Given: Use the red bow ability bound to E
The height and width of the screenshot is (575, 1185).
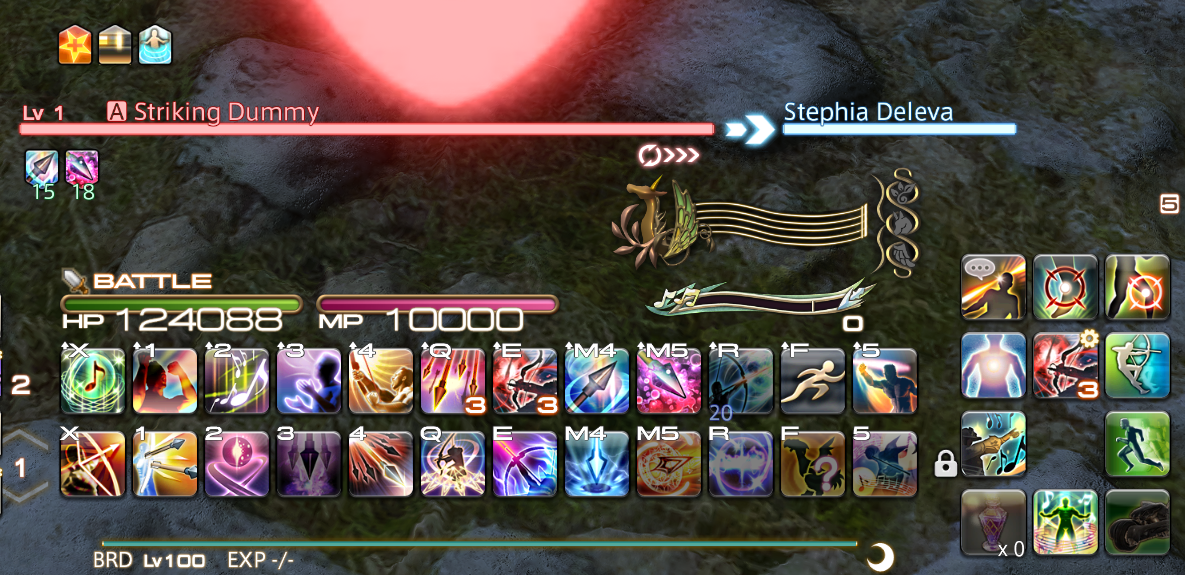Looking at the screenshot, I should point(525,381).
